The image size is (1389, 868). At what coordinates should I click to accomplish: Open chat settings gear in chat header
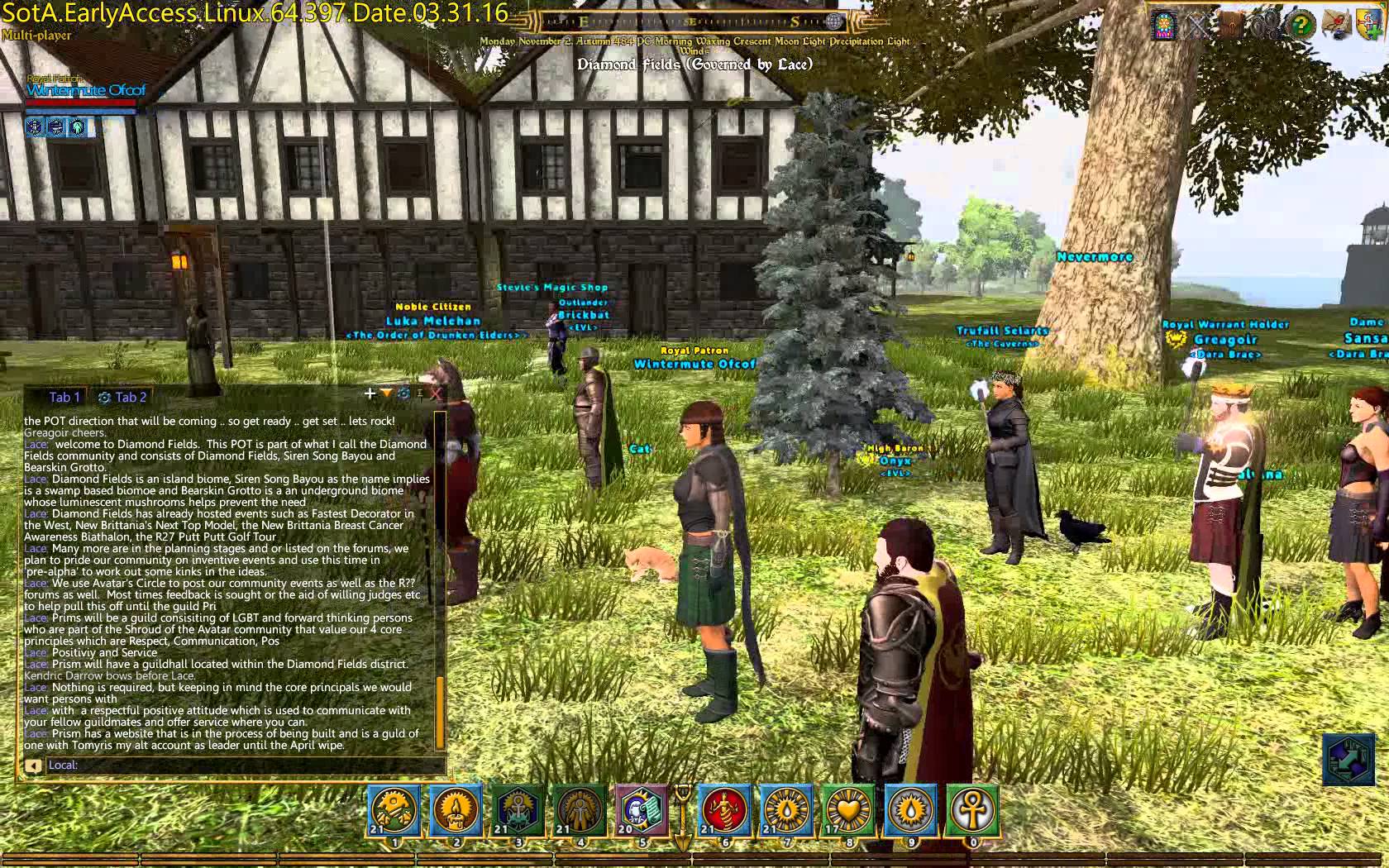(403, 393)
